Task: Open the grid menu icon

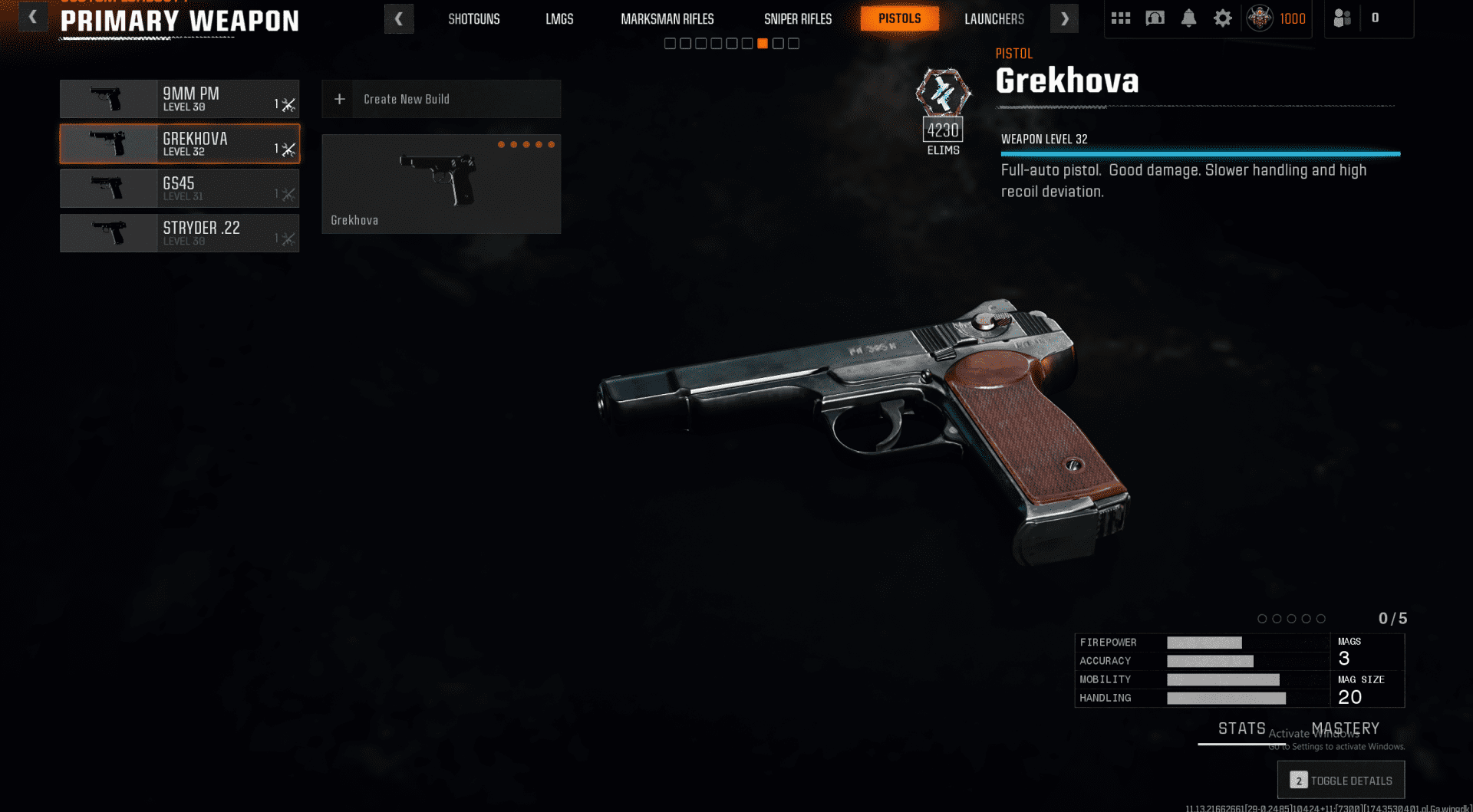Action: coord(1121,18)
